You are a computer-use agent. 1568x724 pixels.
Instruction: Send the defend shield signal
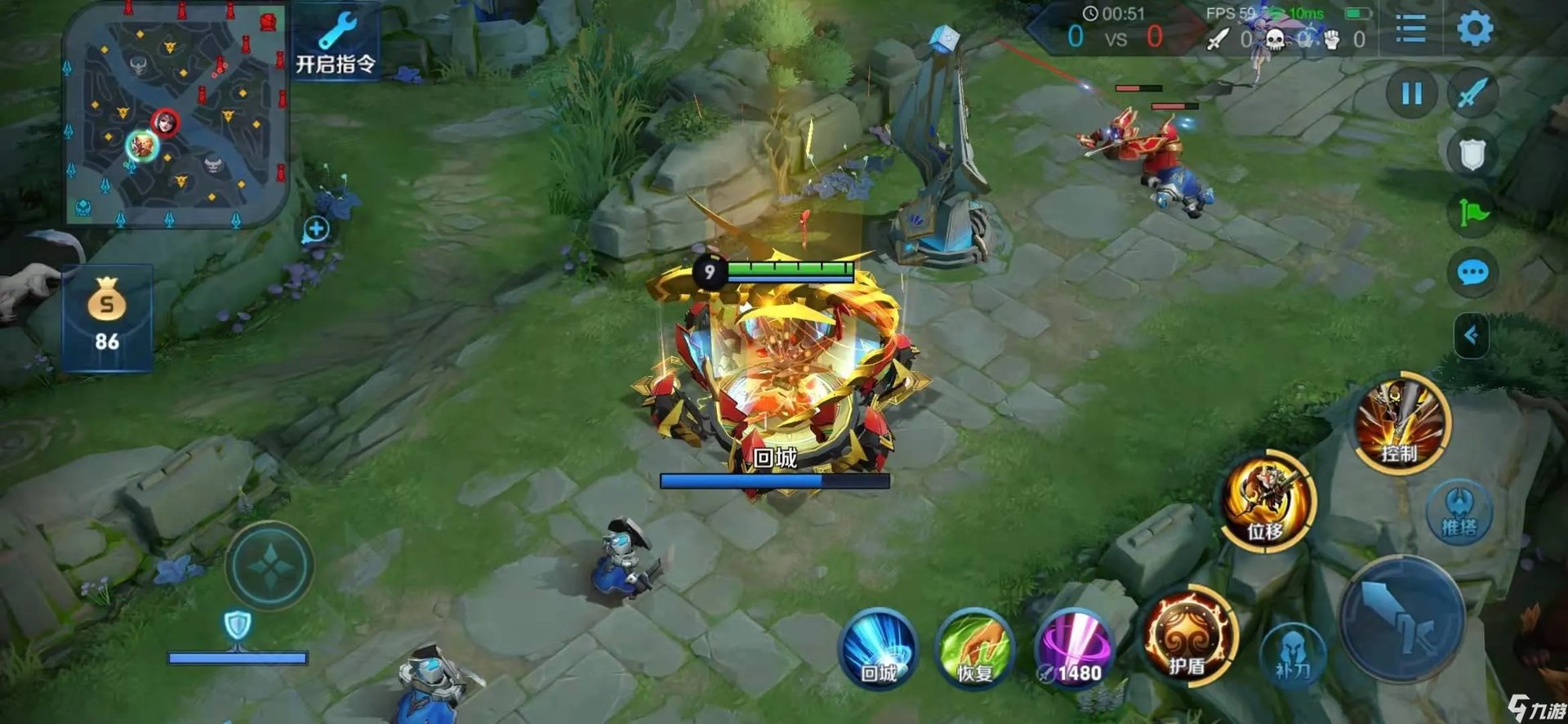[x=1472, y=154]
